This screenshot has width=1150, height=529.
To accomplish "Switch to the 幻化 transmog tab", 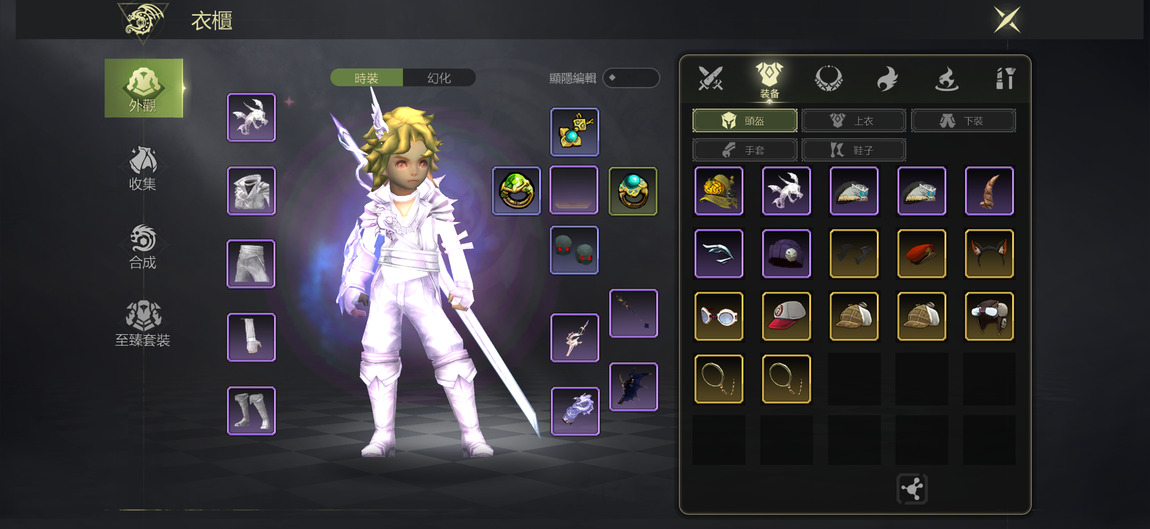I will point(439,78).
